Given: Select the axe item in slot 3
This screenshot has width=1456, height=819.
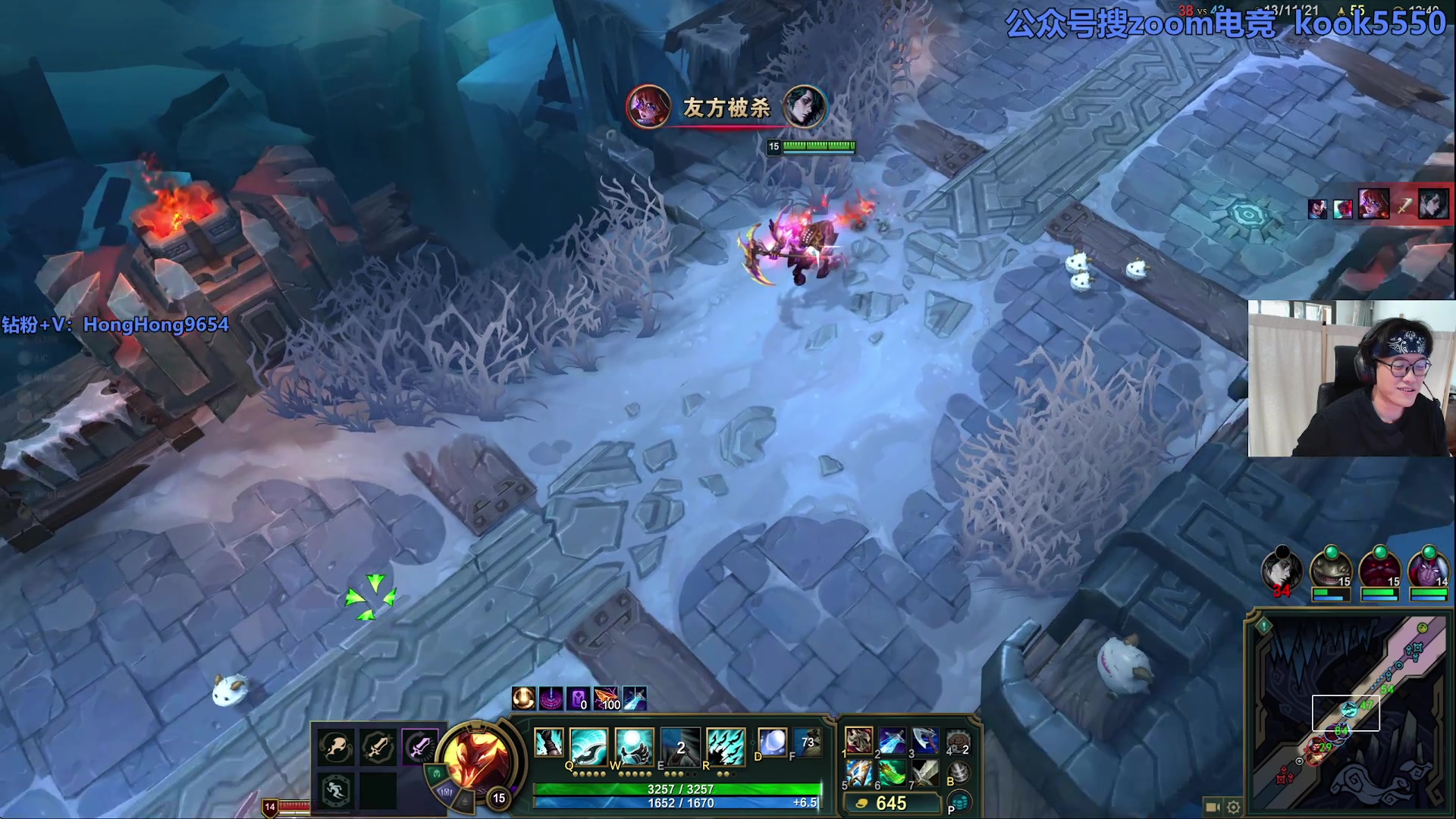Looking at the screenshot, I should [924, 739].
